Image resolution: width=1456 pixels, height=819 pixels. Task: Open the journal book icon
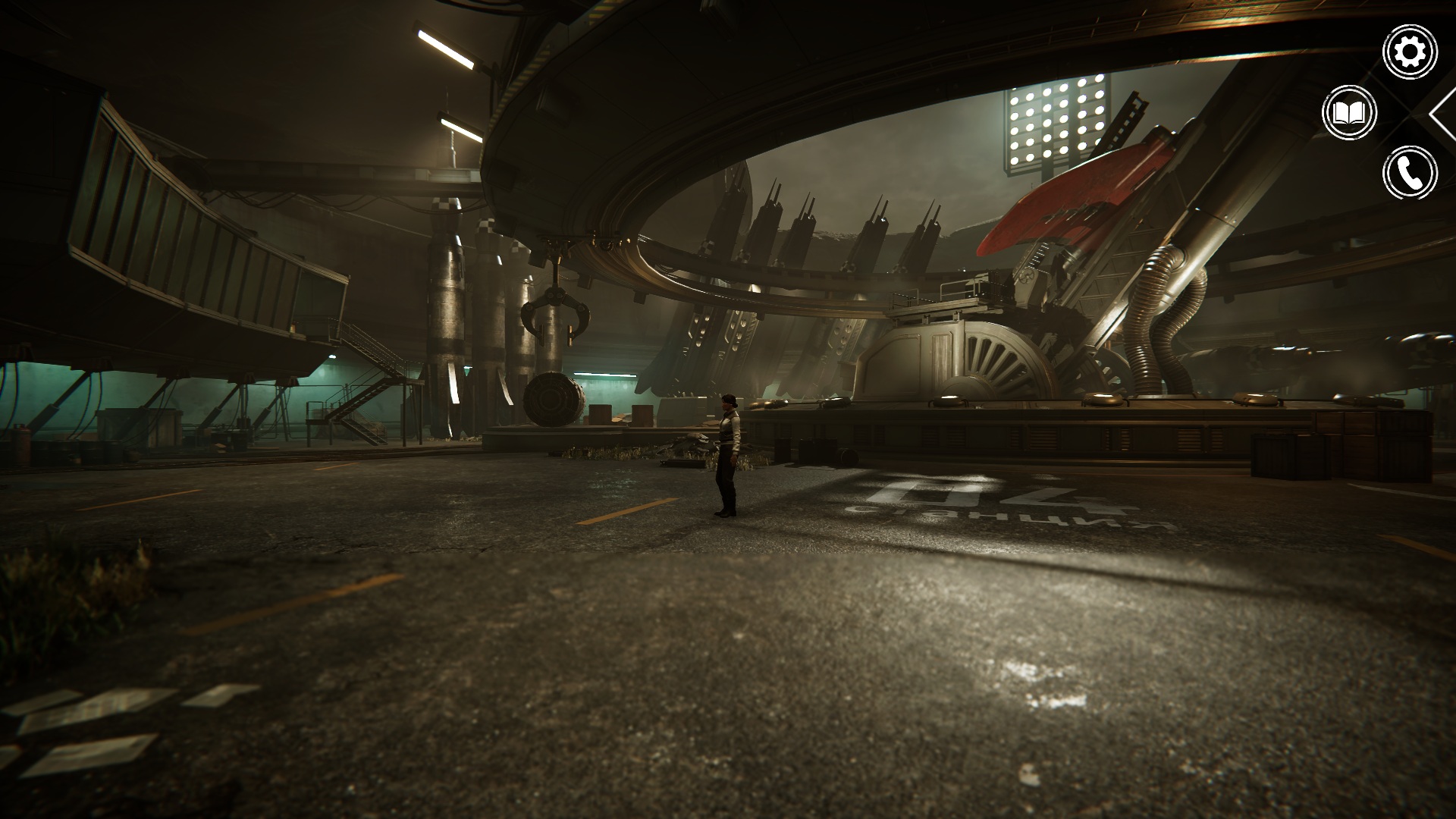[1349, 113]
